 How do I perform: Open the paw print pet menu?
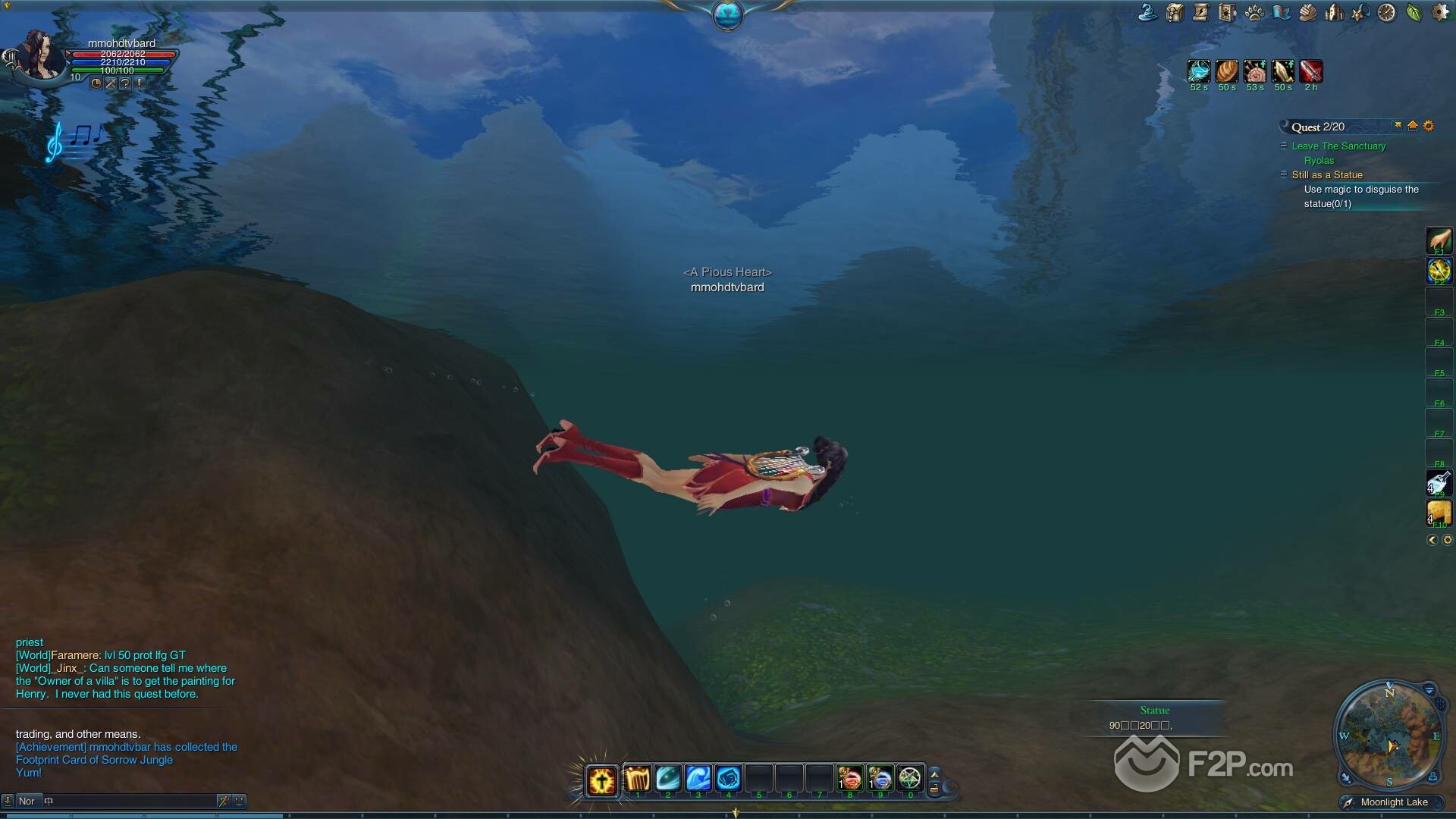(x=1254, y=12)
